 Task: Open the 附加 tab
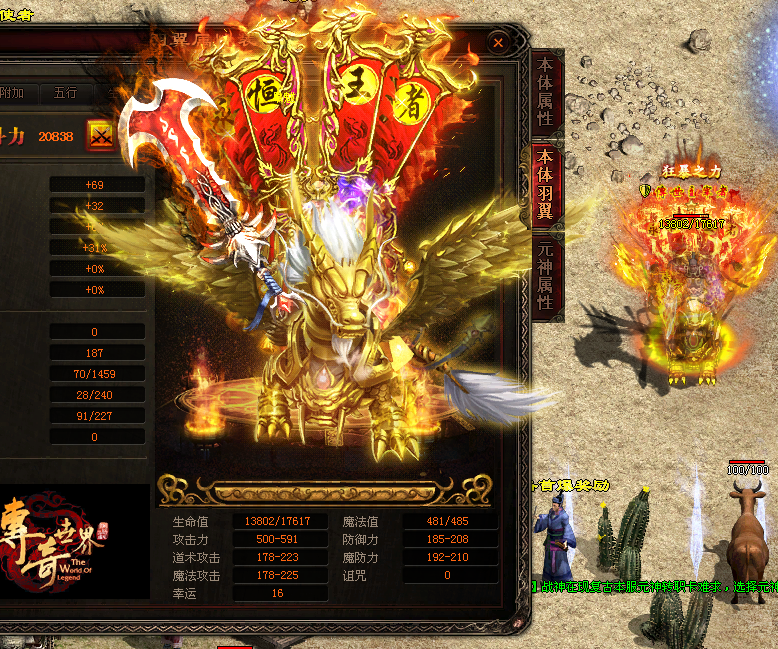tap(13, 93)
